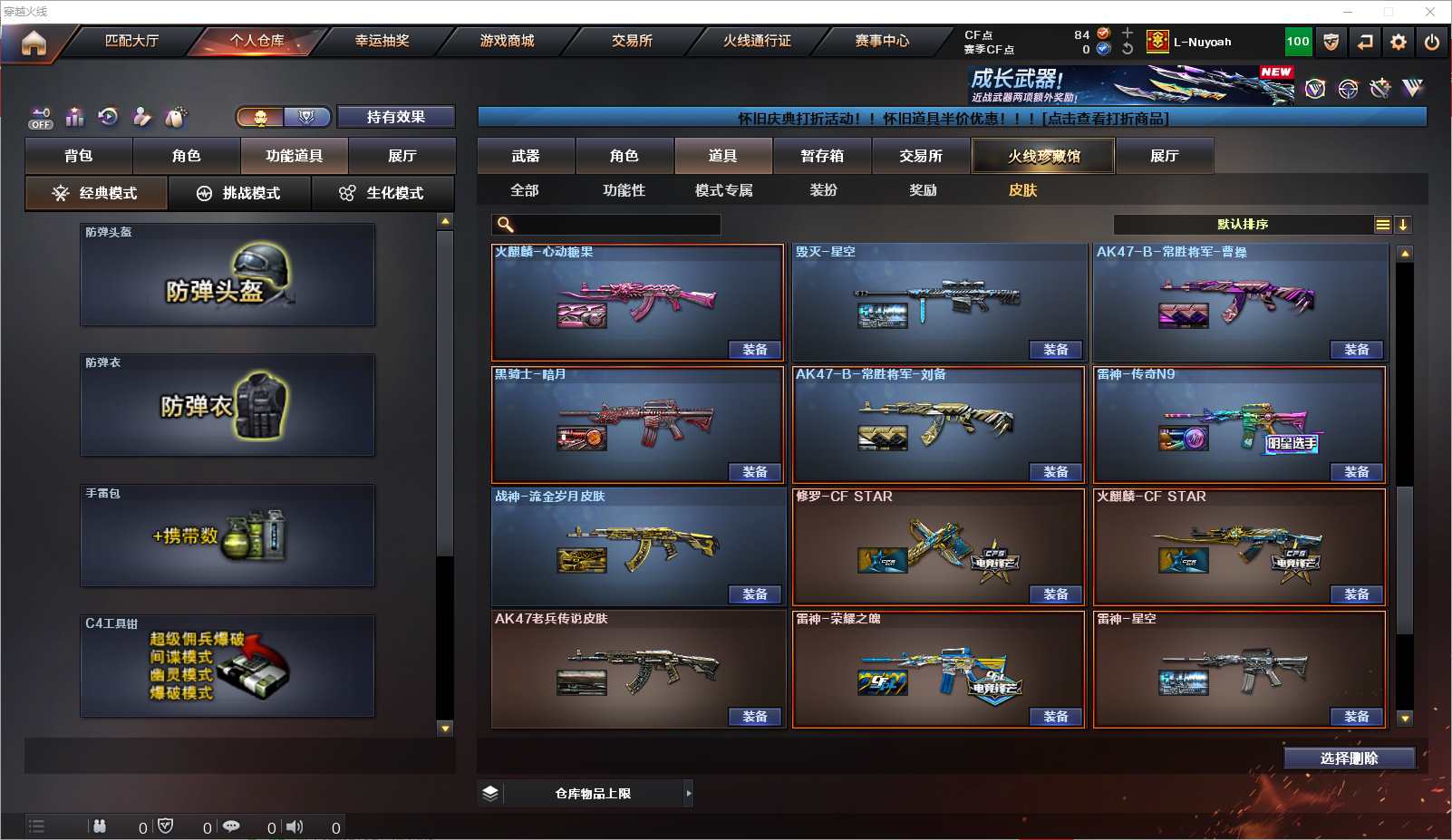
Task: Open the 默认排序 sort dropdown
Action: (x=1251, y=225)
